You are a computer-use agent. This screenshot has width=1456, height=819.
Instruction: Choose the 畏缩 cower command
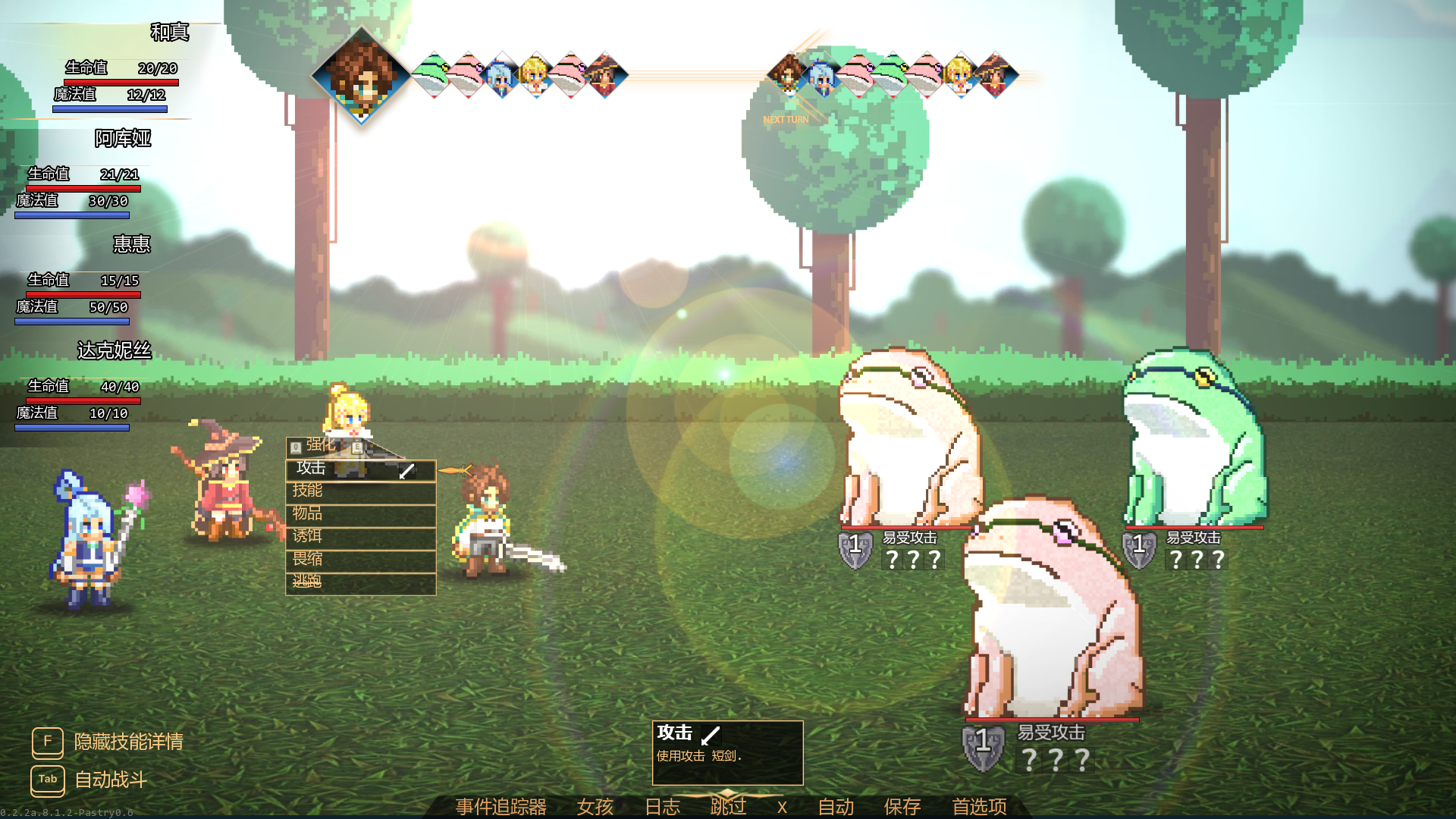point(360,560)
